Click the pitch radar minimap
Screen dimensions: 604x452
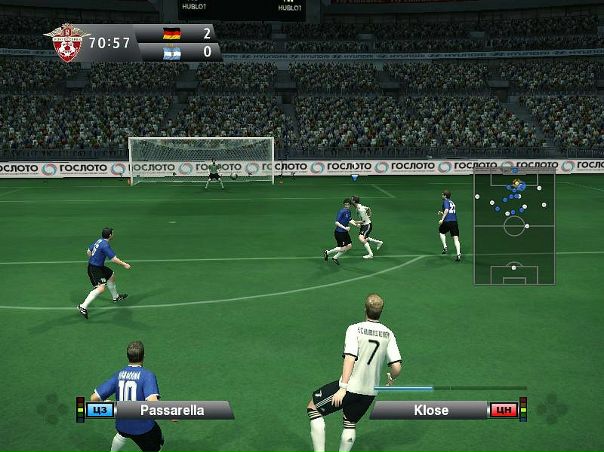point(514,227)
